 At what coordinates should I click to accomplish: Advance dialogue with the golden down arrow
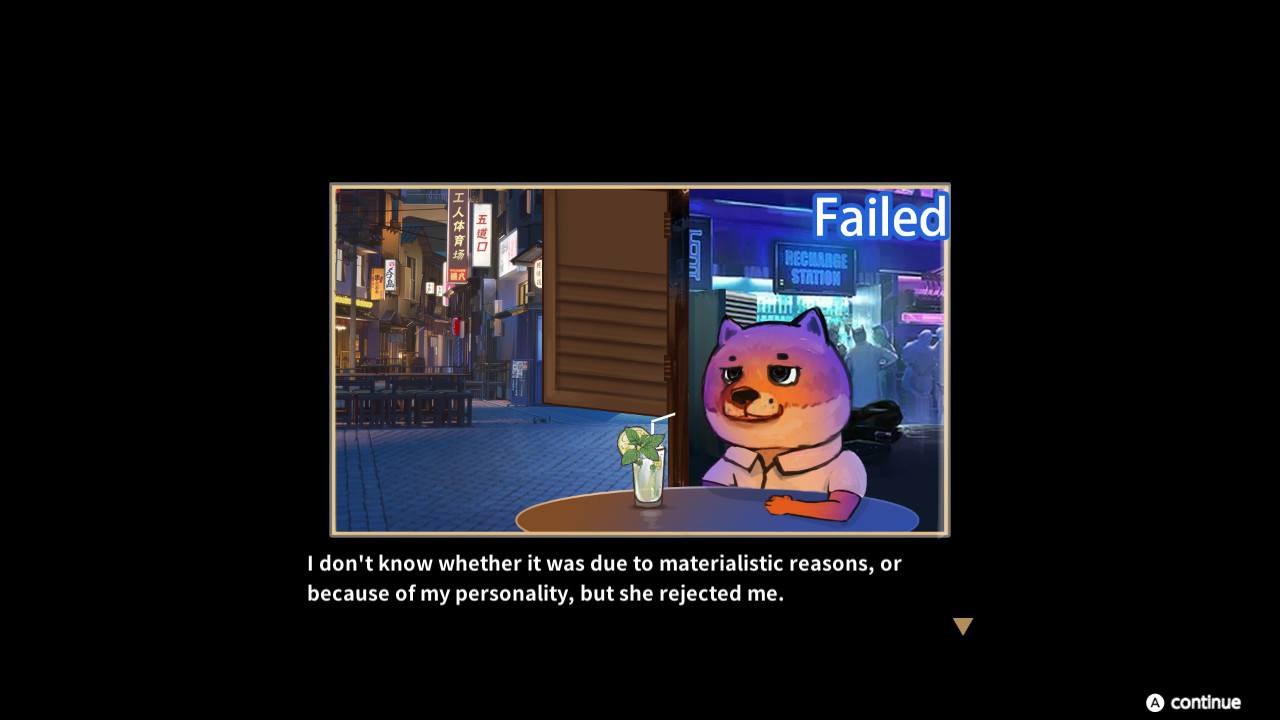962,626
